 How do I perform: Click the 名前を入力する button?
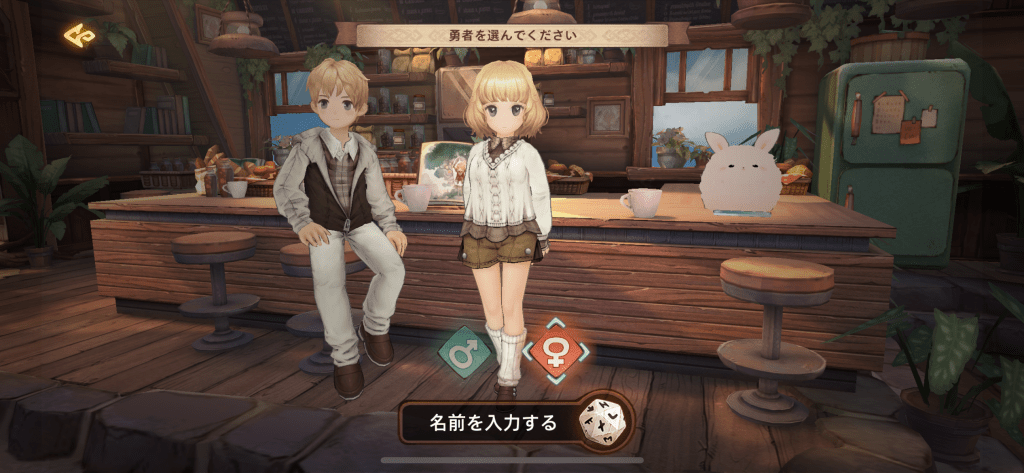[x=492, y=422]
